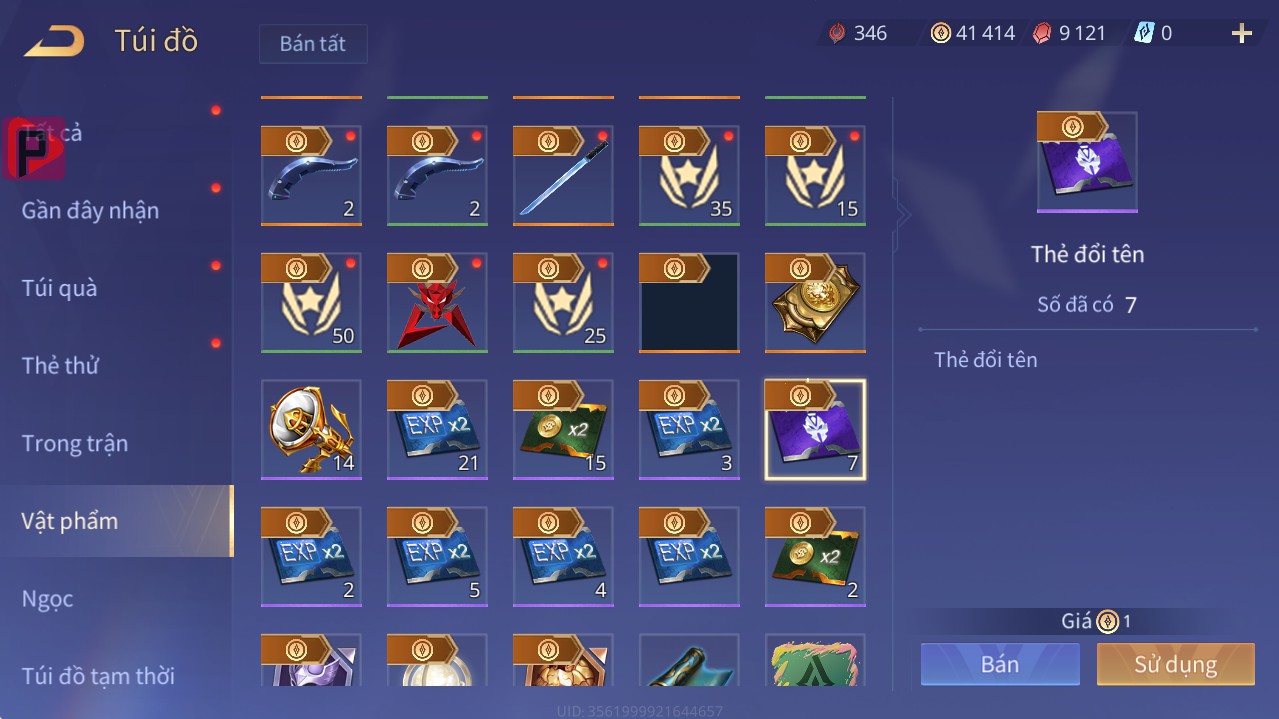The width and height of the screenshot is (1279, 719).
Task: Open the Ngọc tab
Action: pyautogui.click(x=48, y=599)
